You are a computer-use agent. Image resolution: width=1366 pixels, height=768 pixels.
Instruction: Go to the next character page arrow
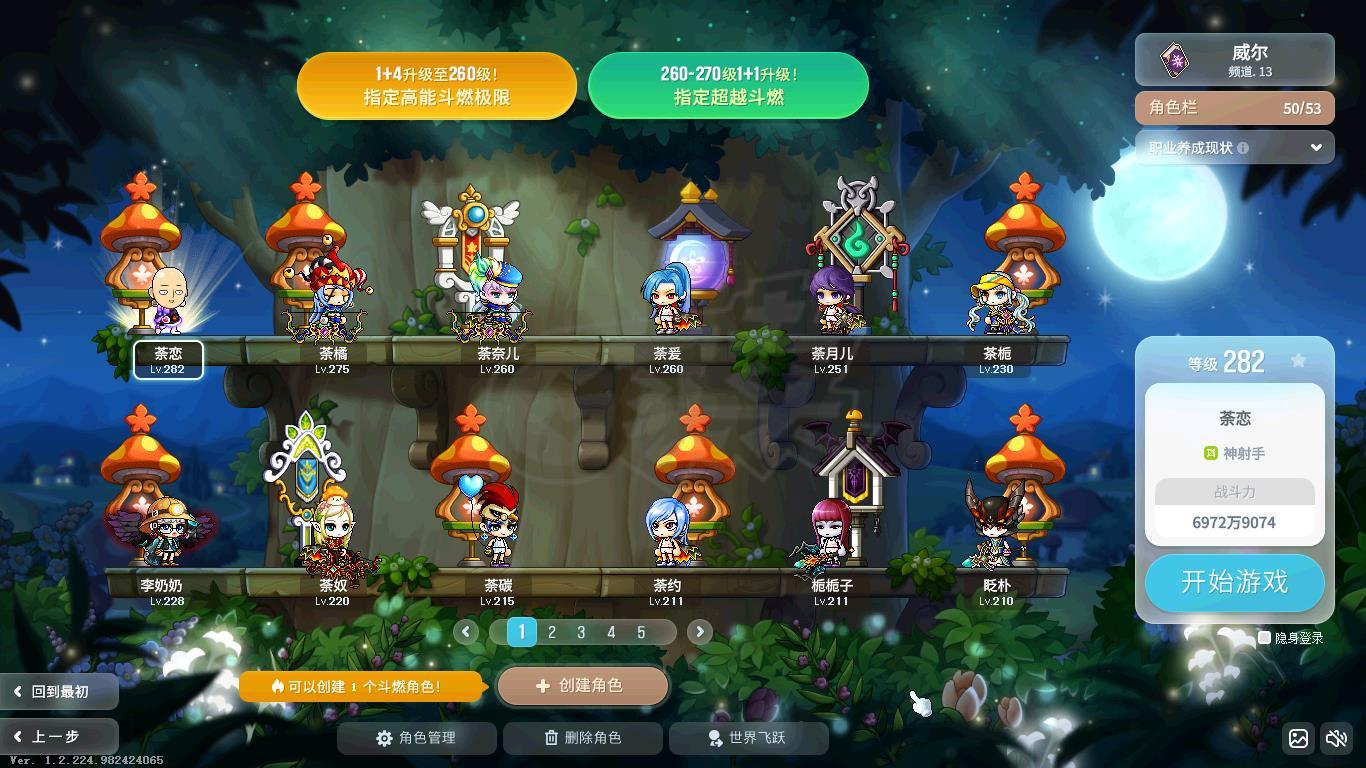(700, 632)
